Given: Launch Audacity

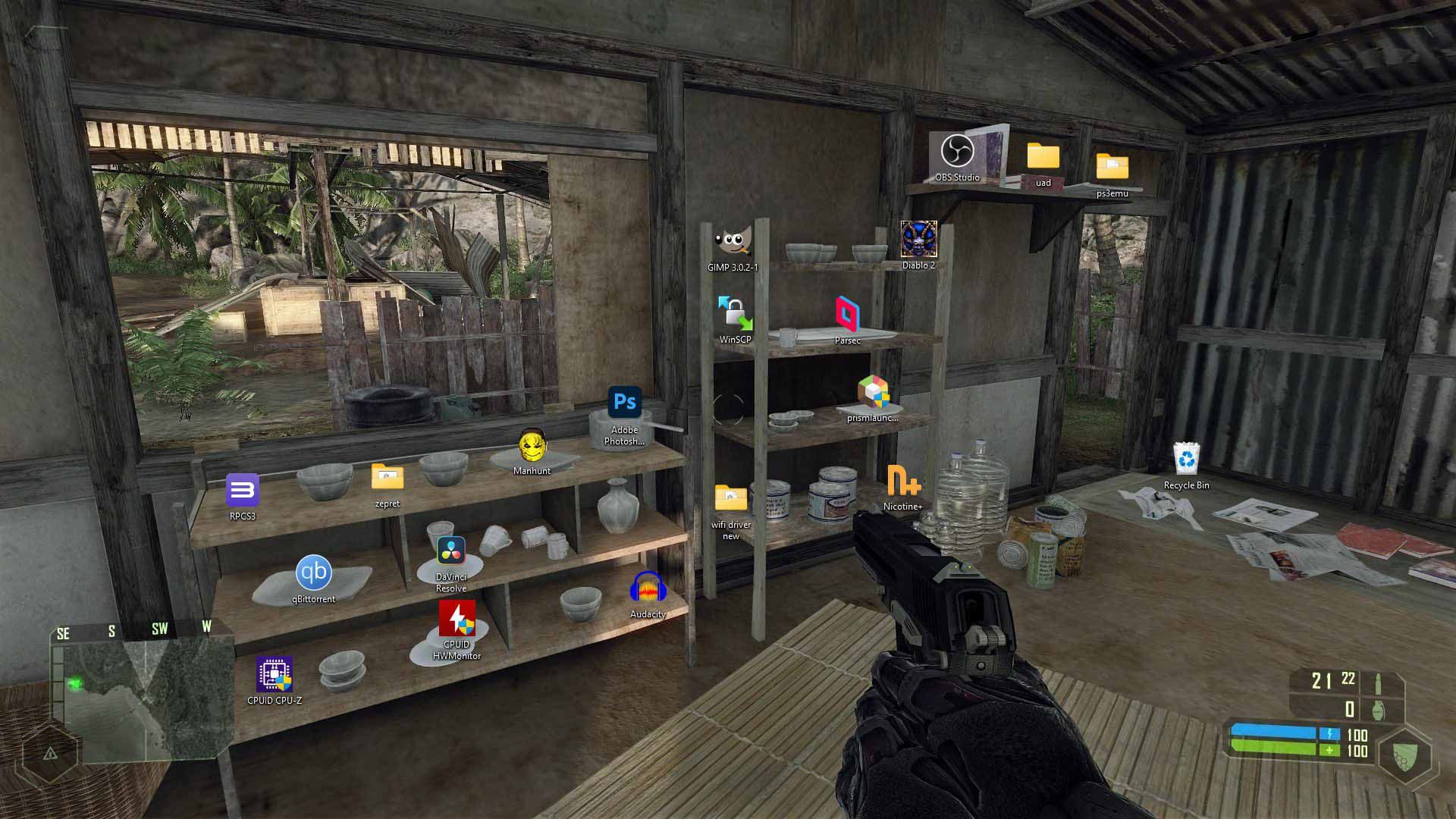Looking at the screenshot, I should 648,588.
